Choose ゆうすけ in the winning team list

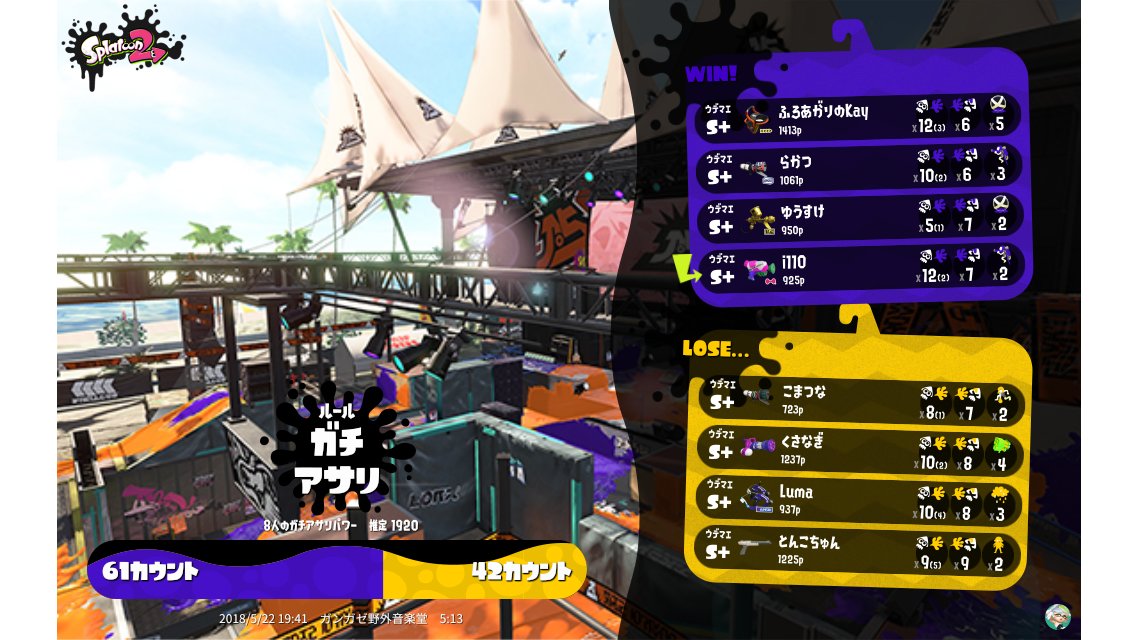pos(860,218)
